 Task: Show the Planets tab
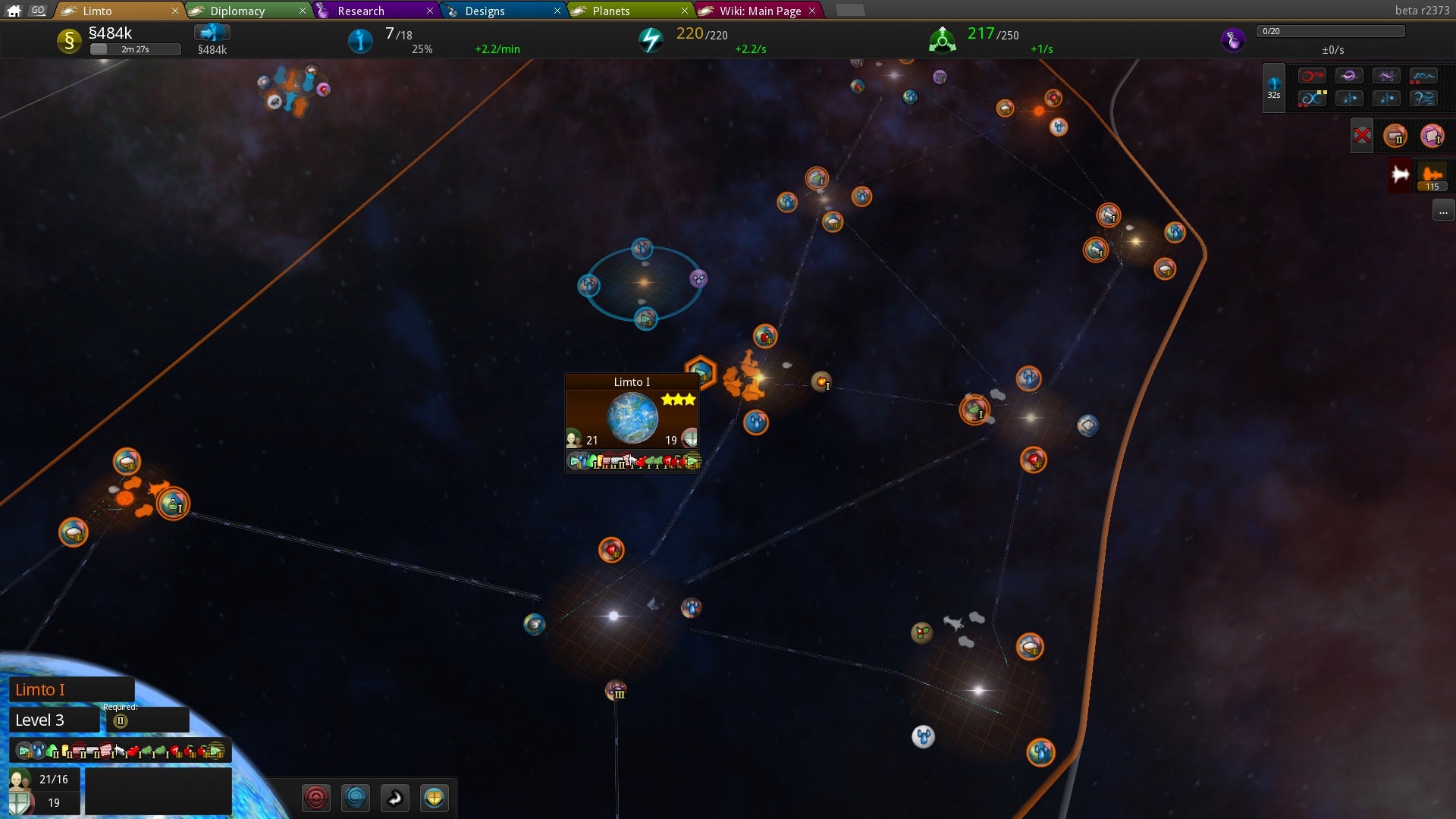point(611,11)
